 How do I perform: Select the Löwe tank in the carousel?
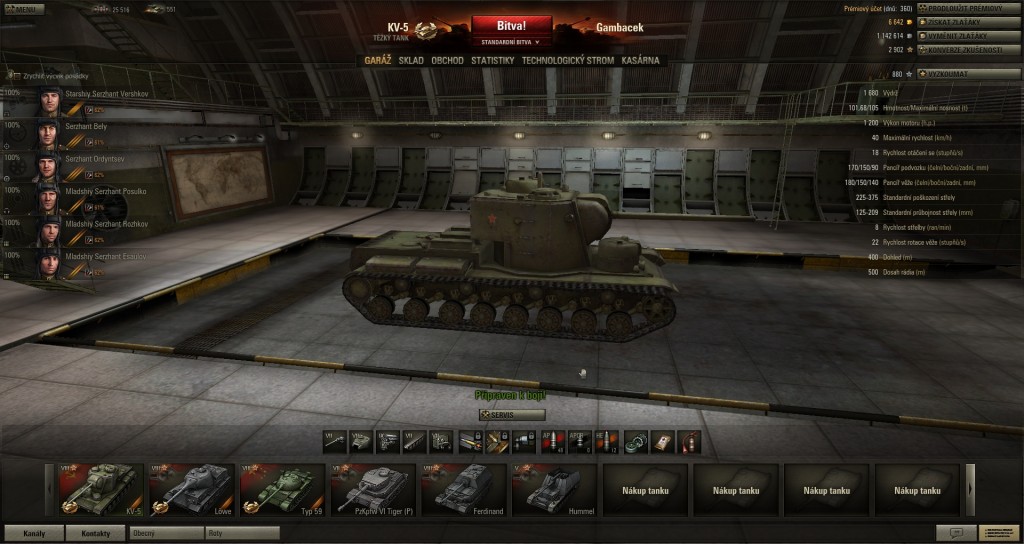pos(192,490)
